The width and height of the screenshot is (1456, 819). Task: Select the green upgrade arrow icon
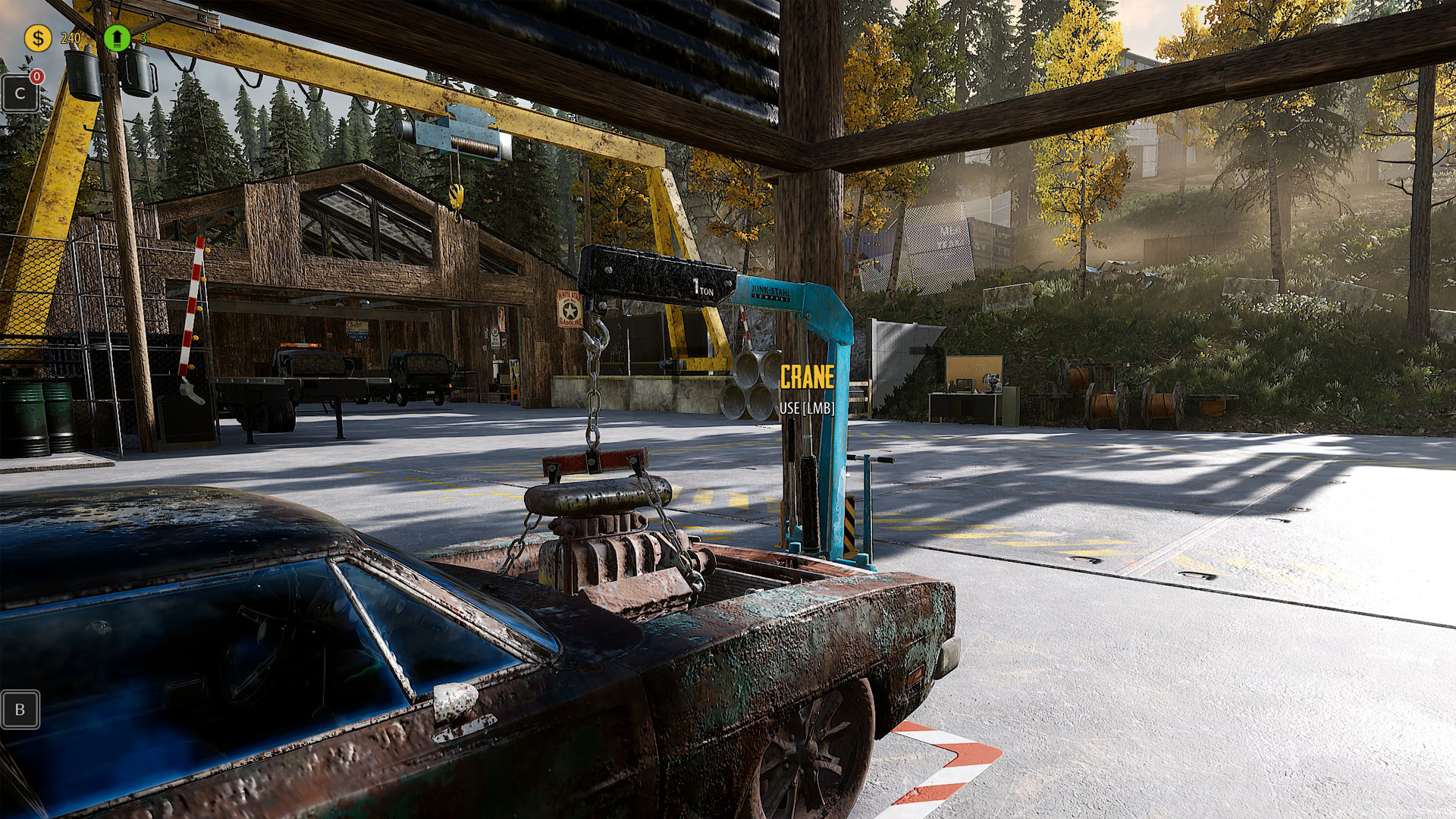pos(118,37)
